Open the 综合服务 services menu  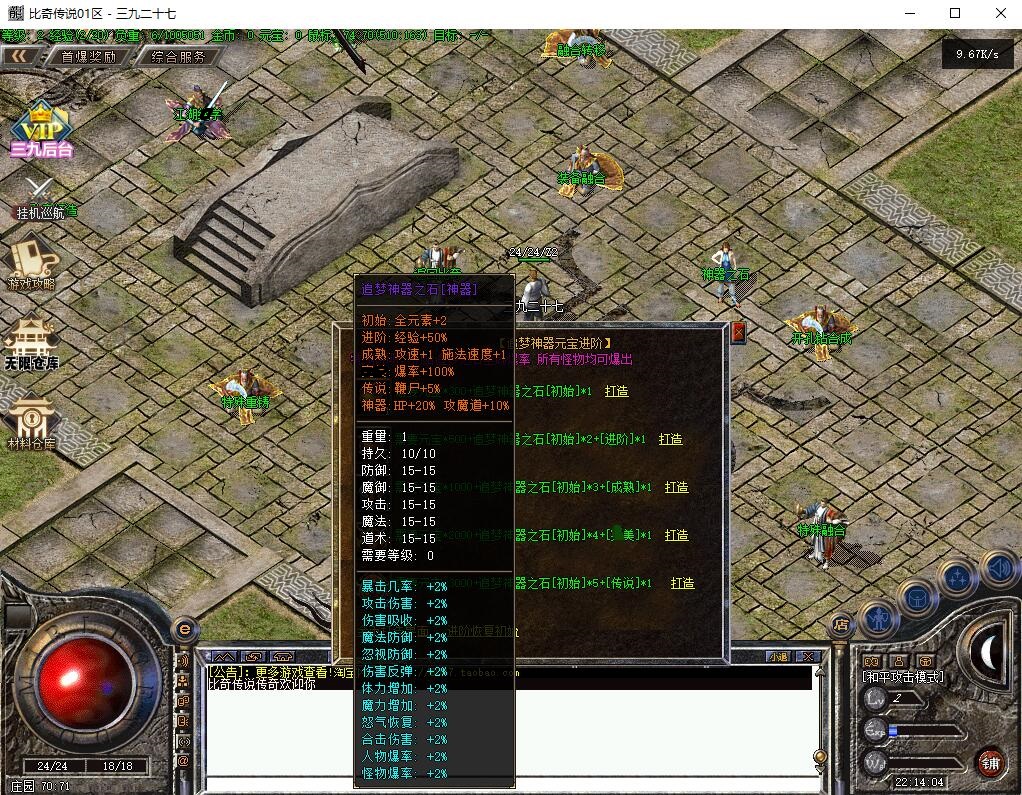(178, 57)
